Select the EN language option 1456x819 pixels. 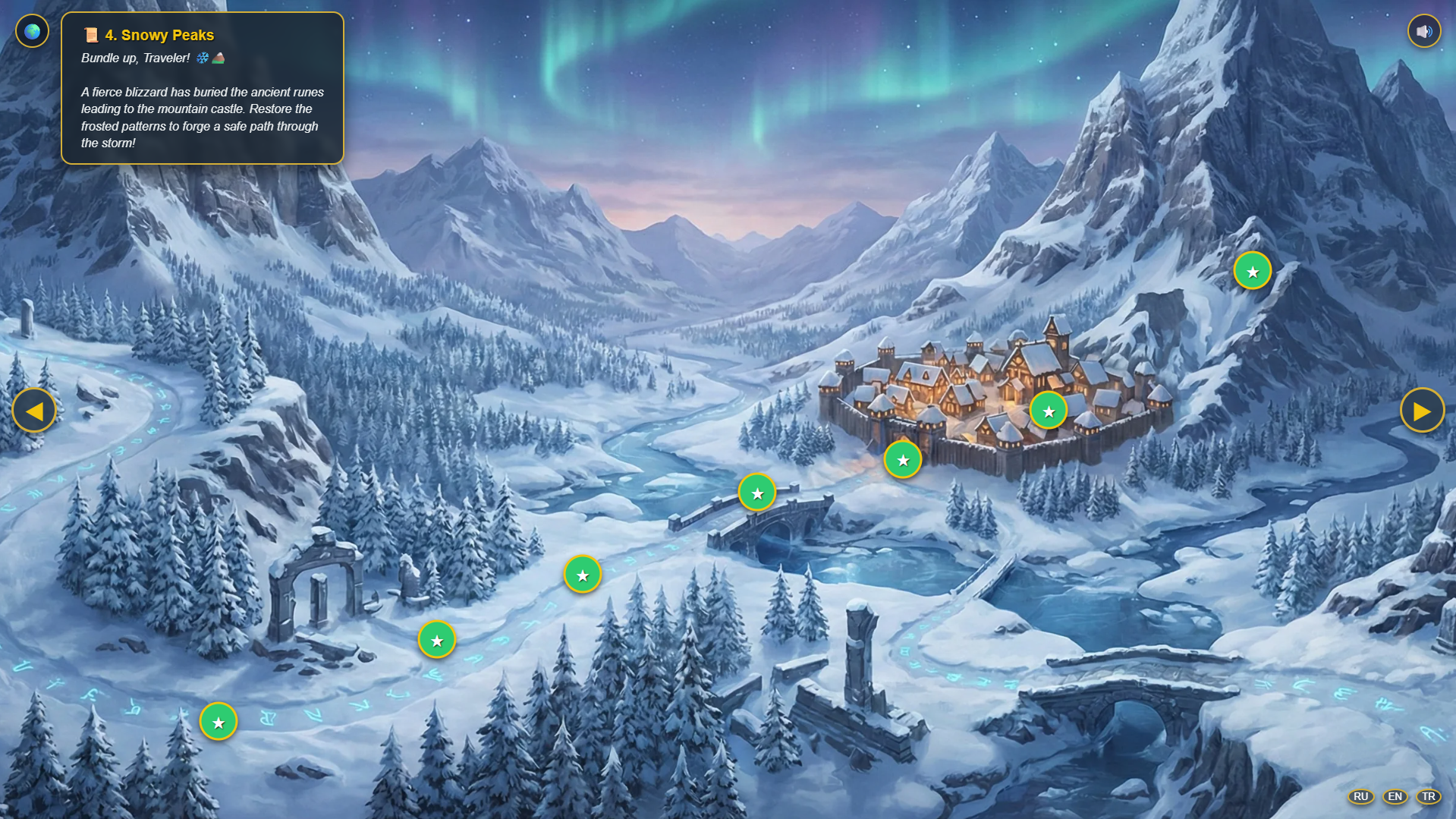[1395, 797]
